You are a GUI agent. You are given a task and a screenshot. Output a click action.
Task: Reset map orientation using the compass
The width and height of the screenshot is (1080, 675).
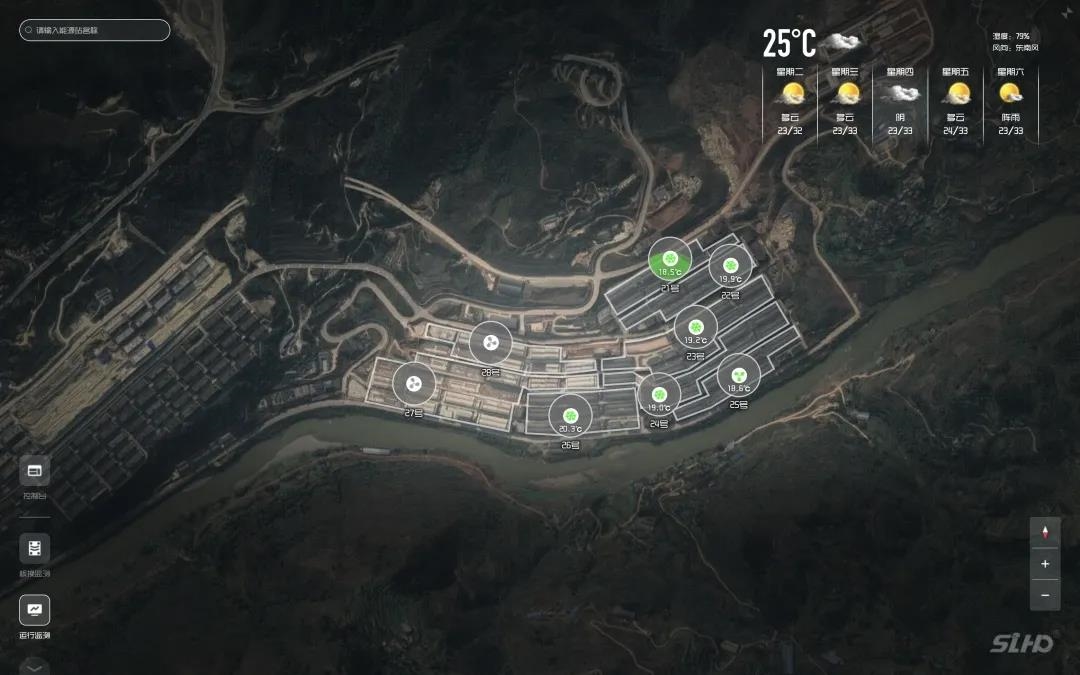click(x=1045, y=533)
